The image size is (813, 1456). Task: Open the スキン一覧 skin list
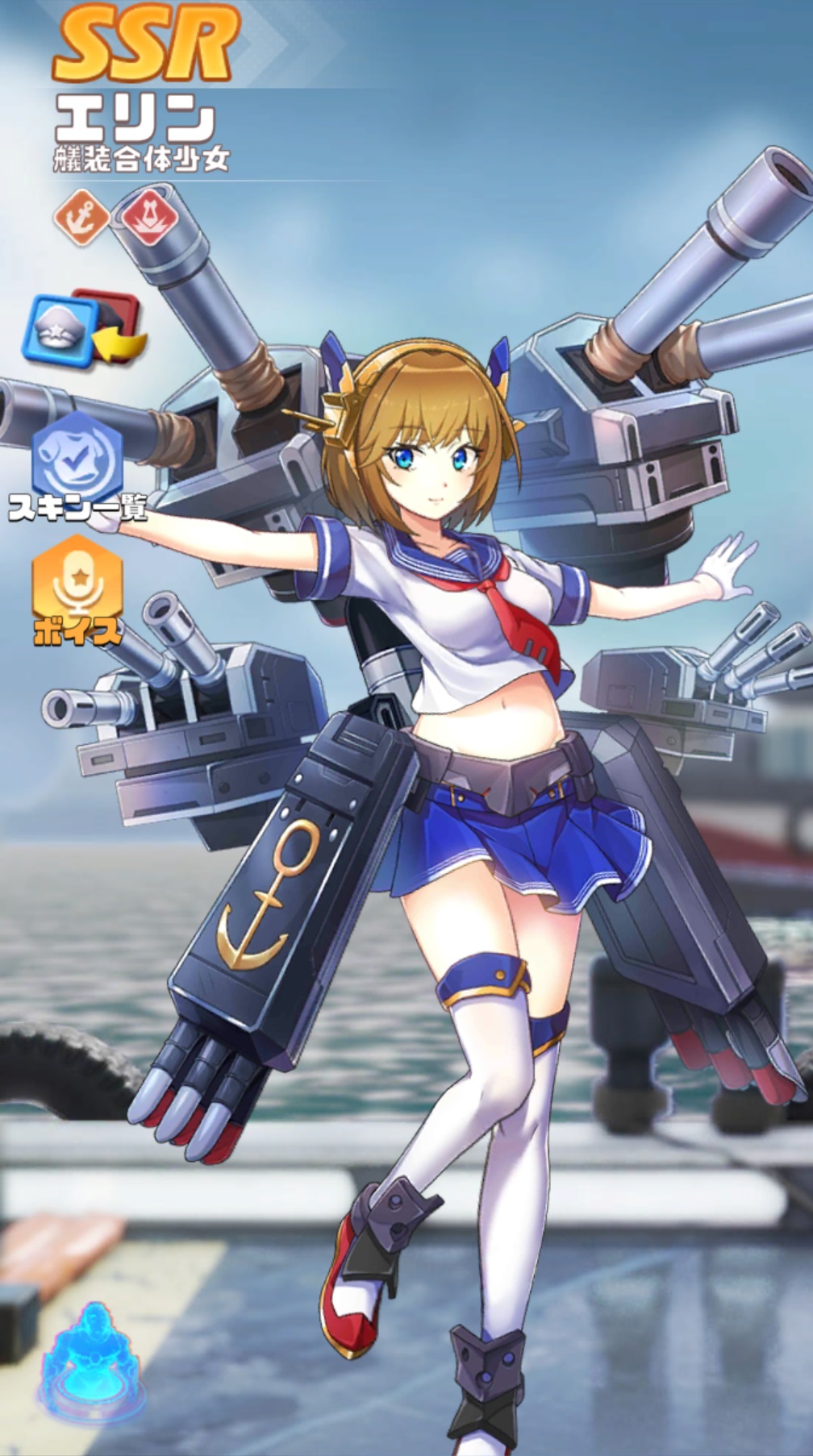77,458
